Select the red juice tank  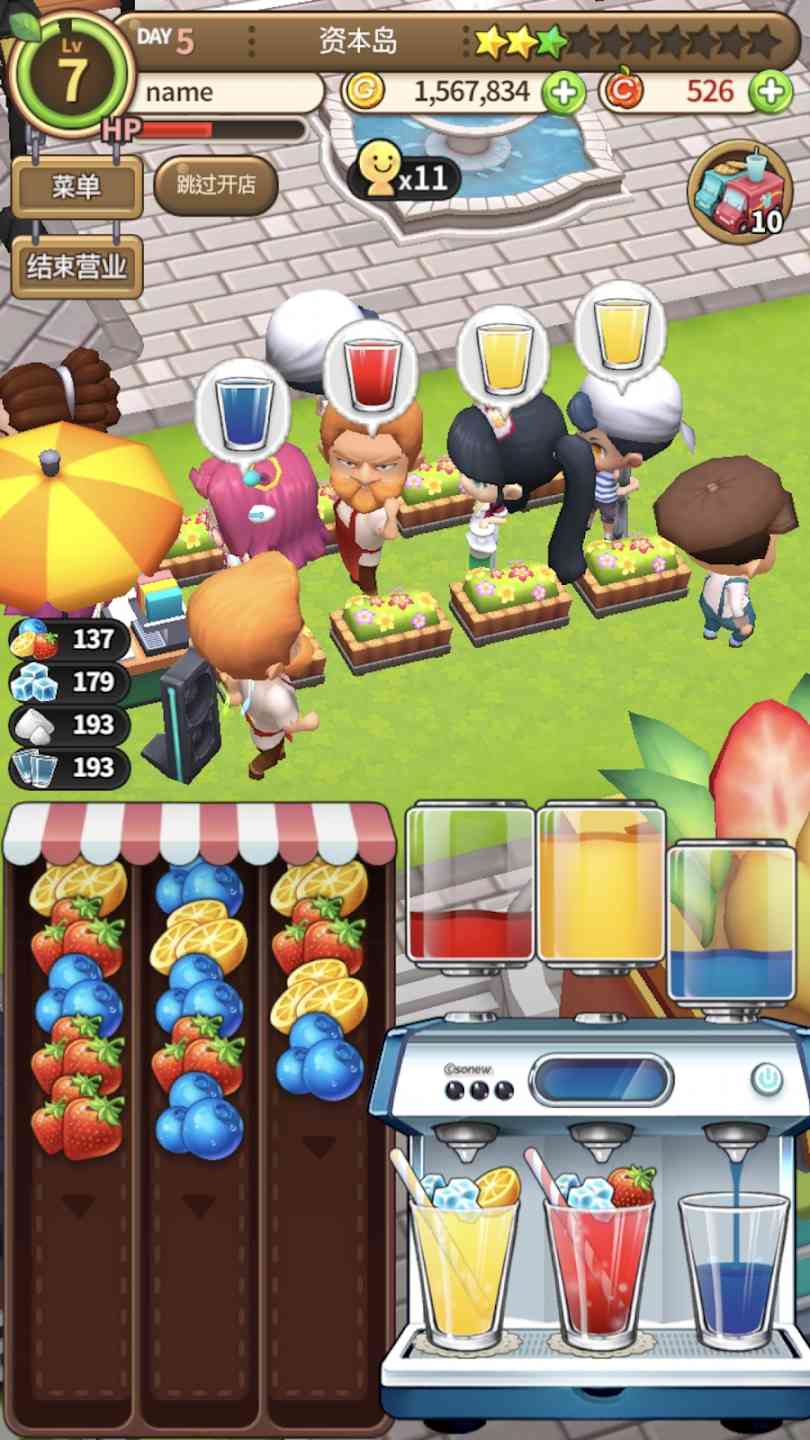click(x=470, y=885)
